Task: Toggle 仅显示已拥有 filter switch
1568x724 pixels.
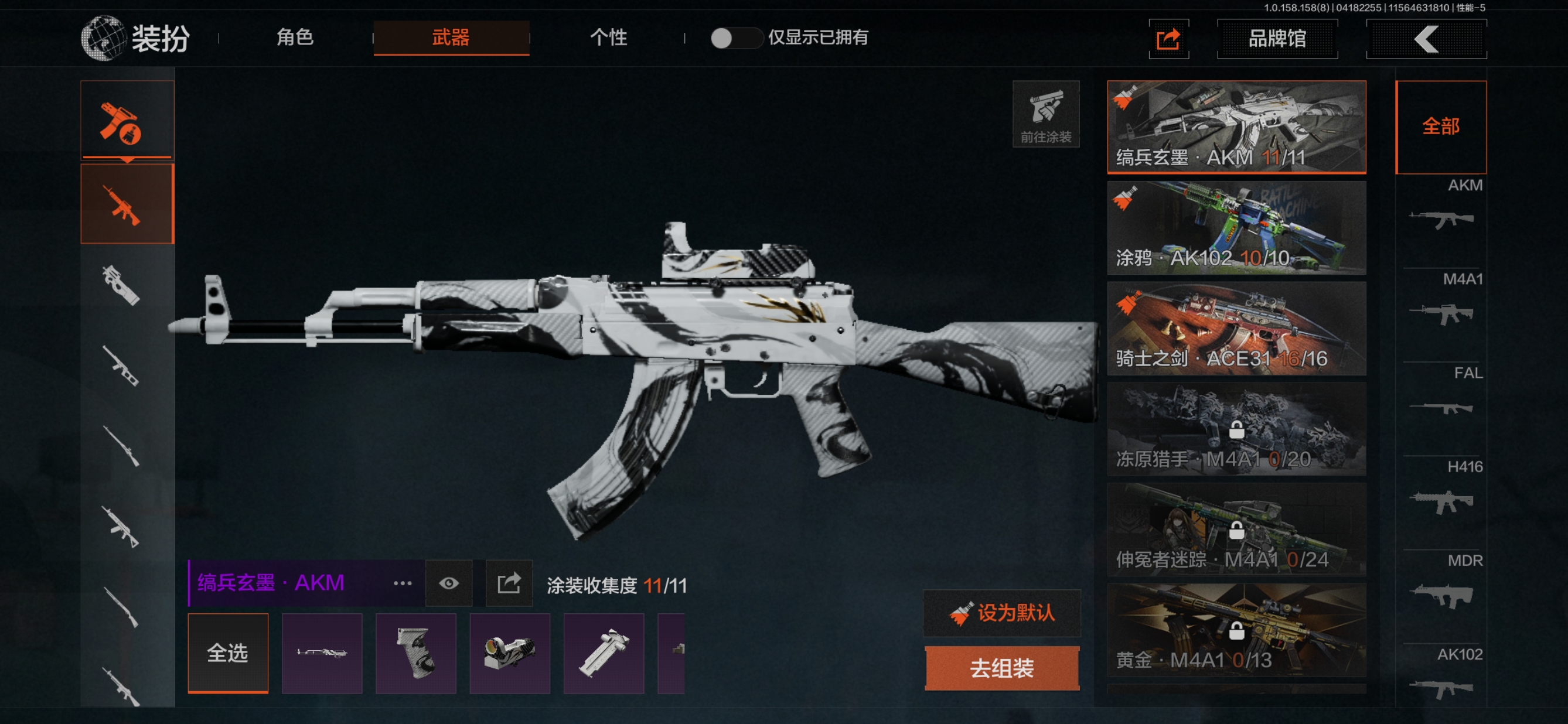Action: point(735,38)
